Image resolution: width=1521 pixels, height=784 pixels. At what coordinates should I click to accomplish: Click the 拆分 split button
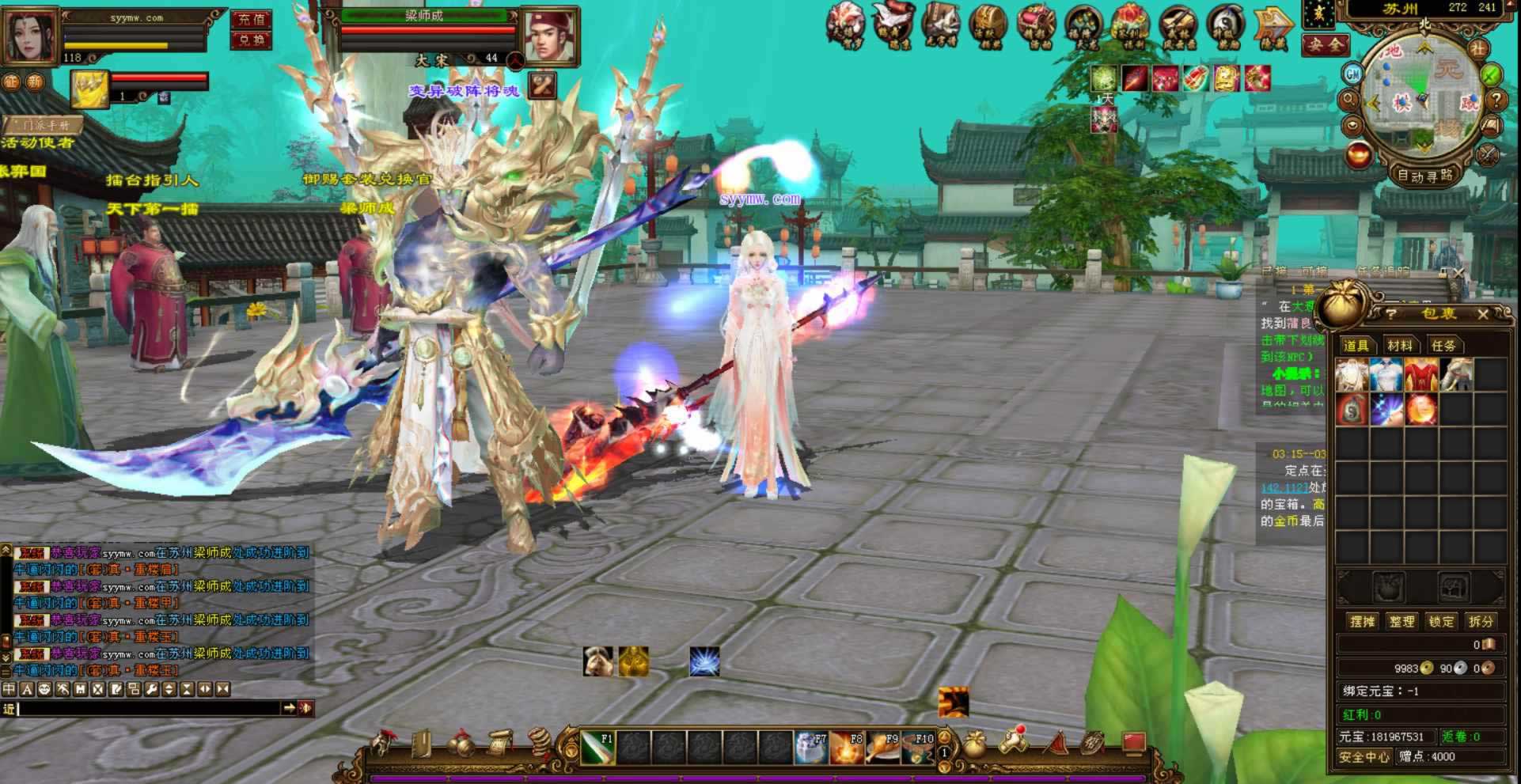[1481, 622]
